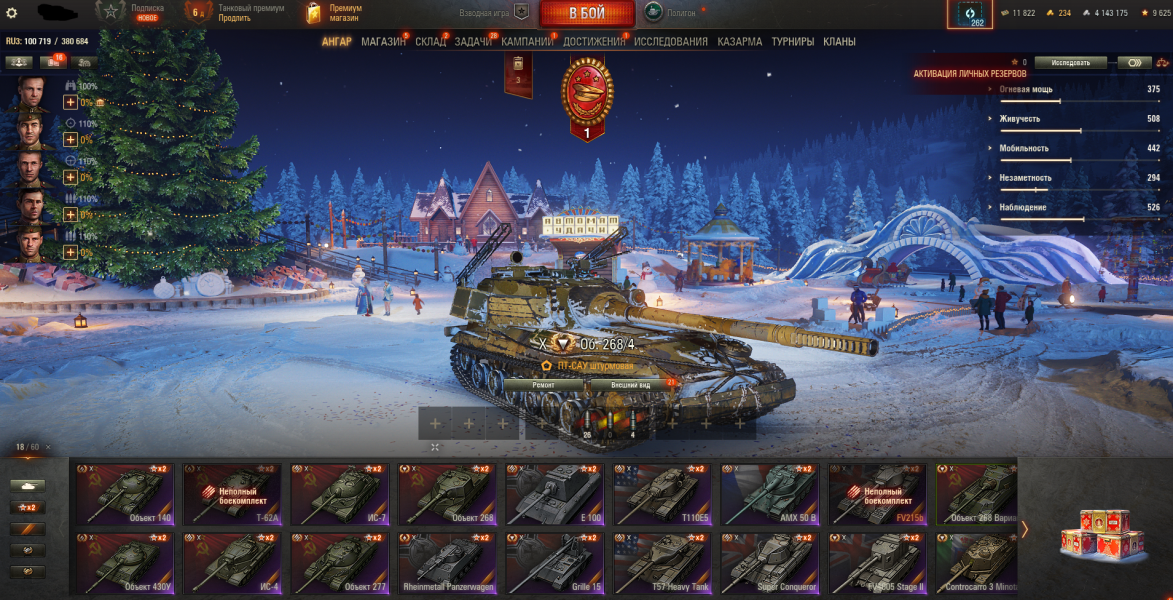Screen dimensions: 1173x600
Task: Select the Объект 140 tank
Action: [125, 494]
